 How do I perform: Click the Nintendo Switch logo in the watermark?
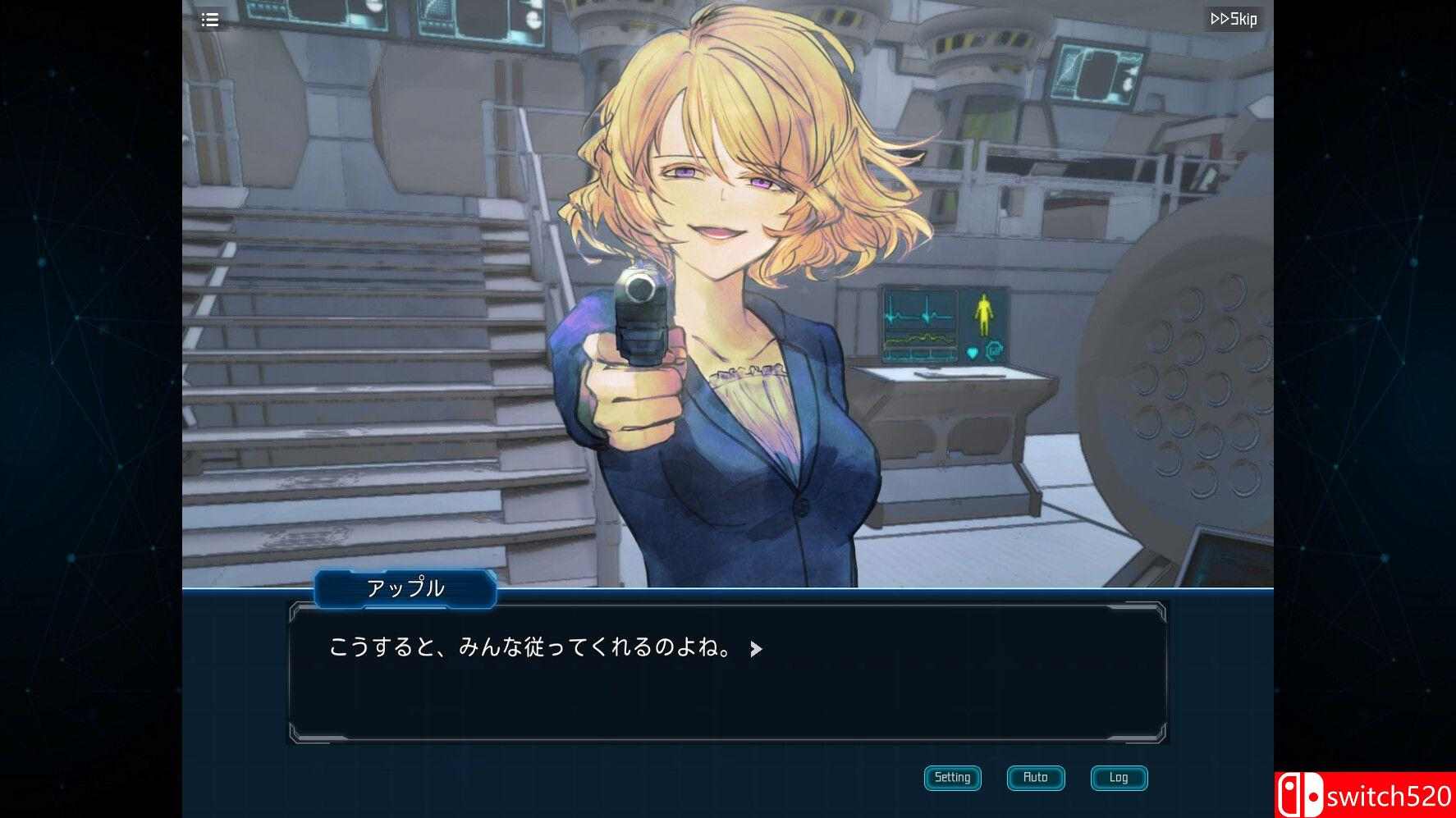coord(1303,794)
